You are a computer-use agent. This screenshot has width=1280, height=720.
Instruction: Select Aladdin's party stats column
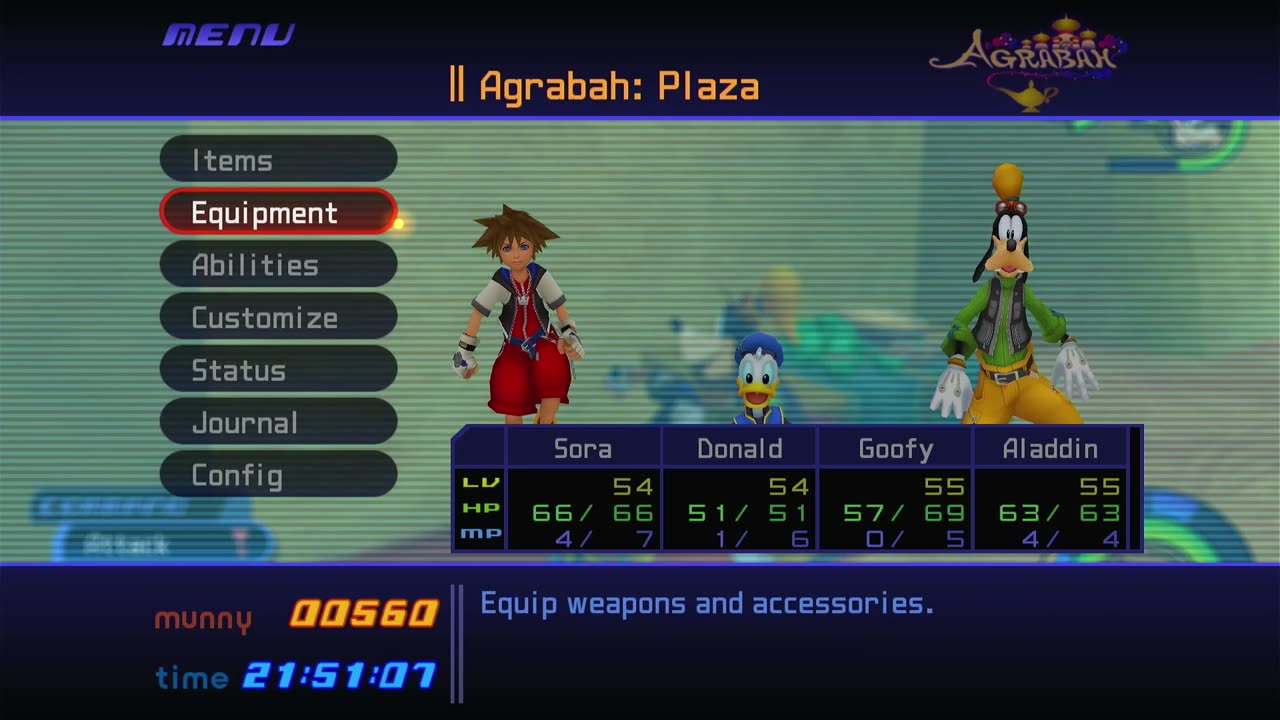1050,490
